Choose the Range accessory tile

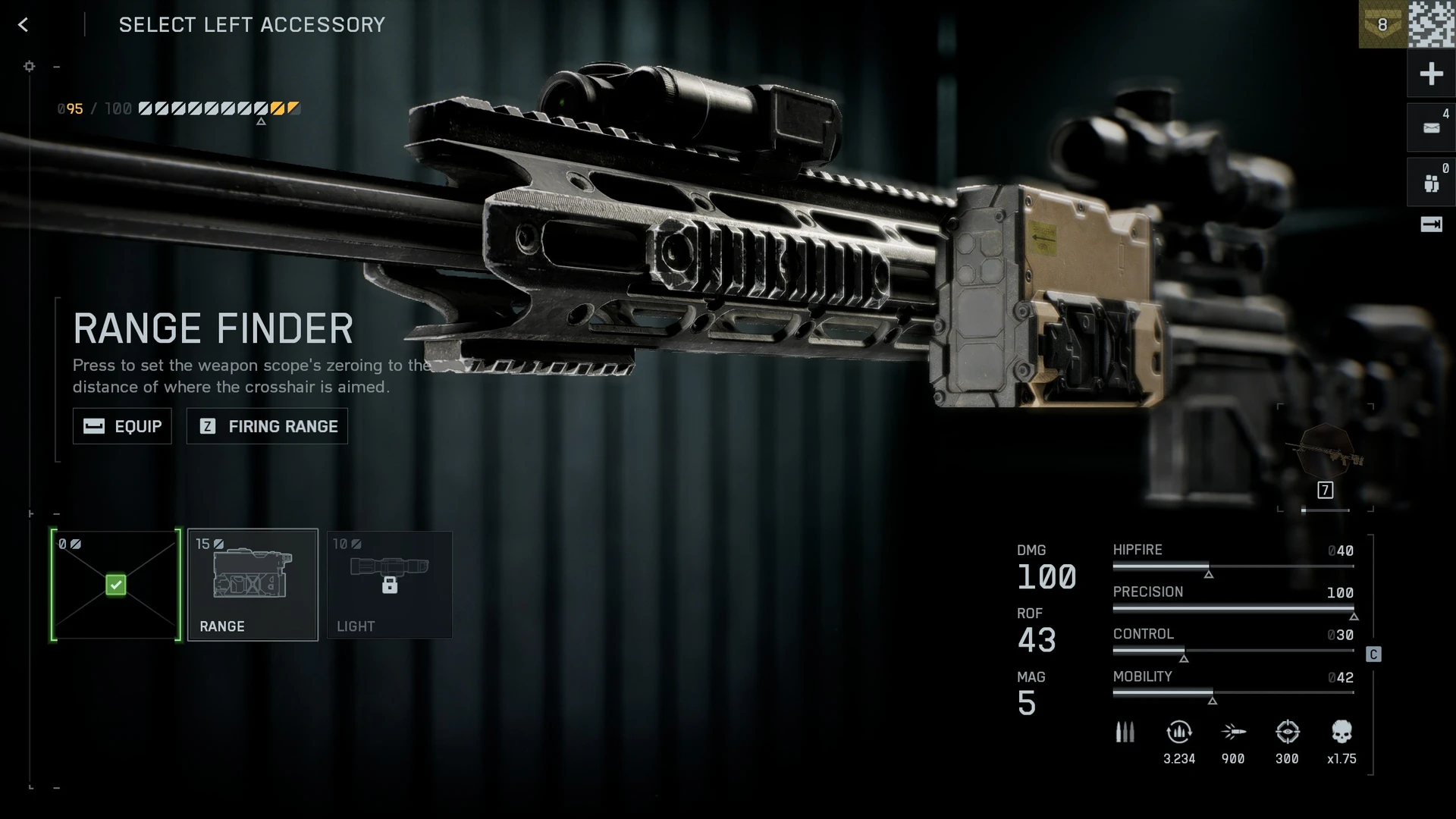pos(253,585)
